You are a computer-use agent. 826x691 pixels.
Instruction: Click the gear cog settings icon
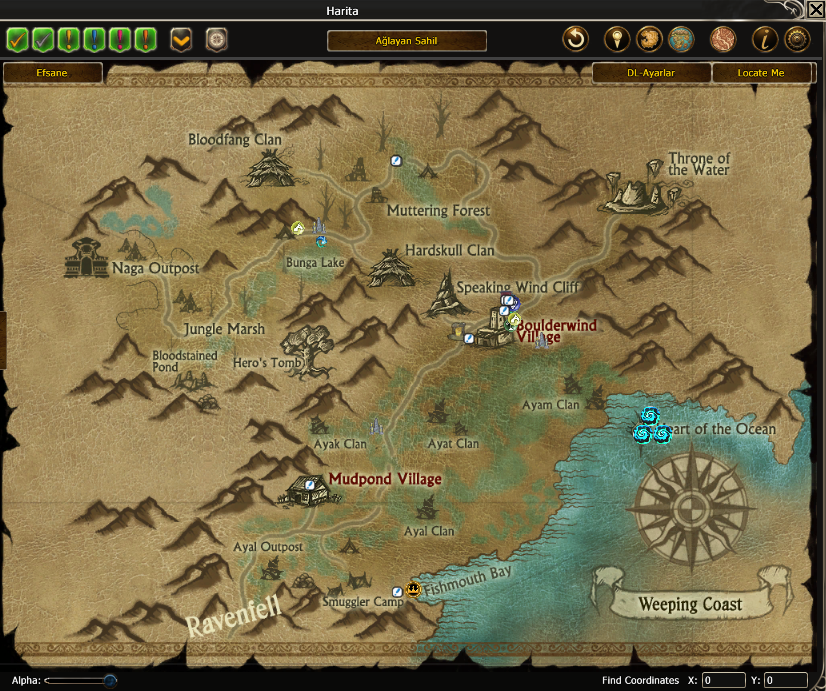click(x=797, y=40)
